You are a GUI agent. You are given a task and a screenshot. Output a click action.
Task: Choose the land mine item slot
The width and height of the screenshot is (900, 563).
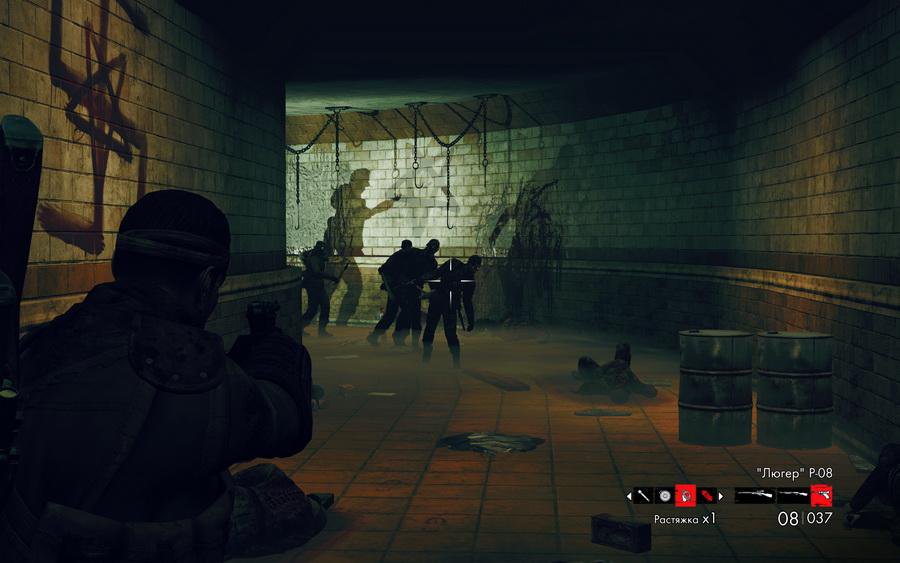664,495
